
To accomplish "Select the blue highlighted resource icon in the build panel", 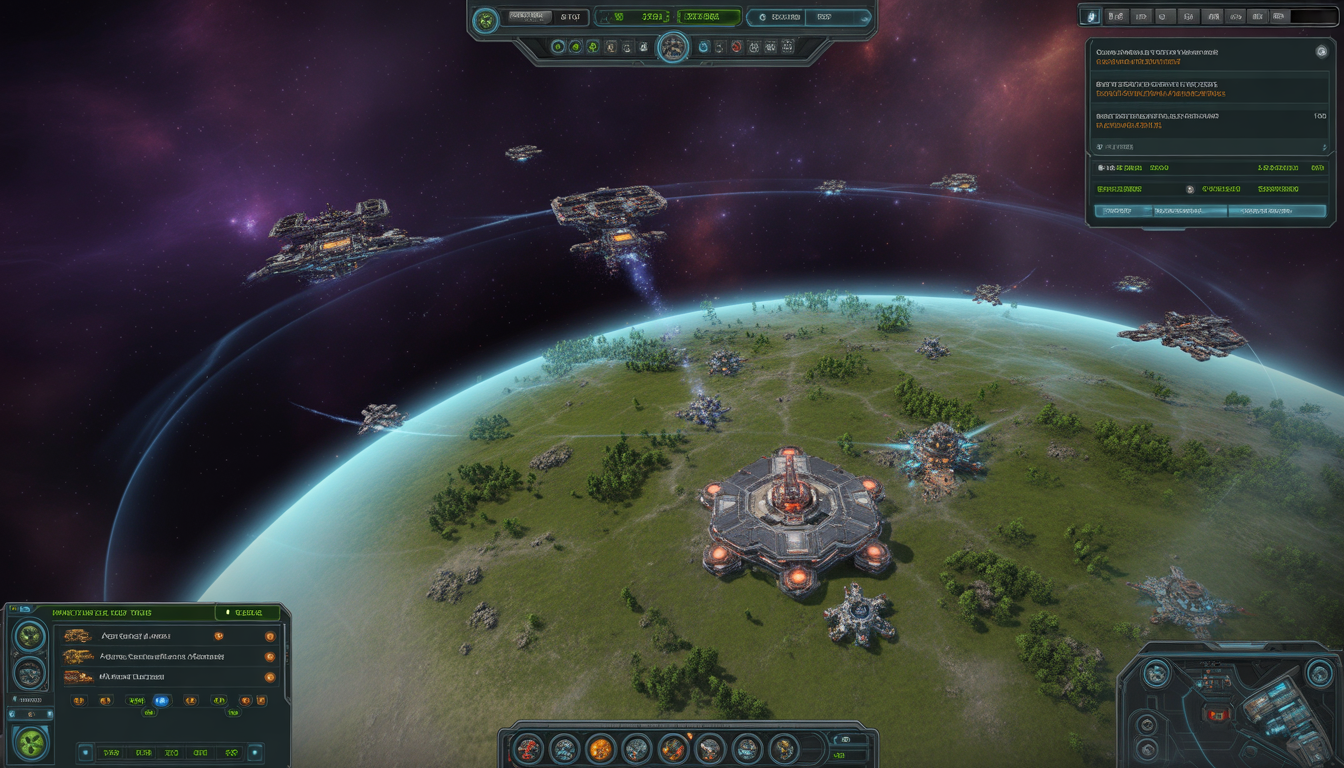I will [x=161, y=701].
